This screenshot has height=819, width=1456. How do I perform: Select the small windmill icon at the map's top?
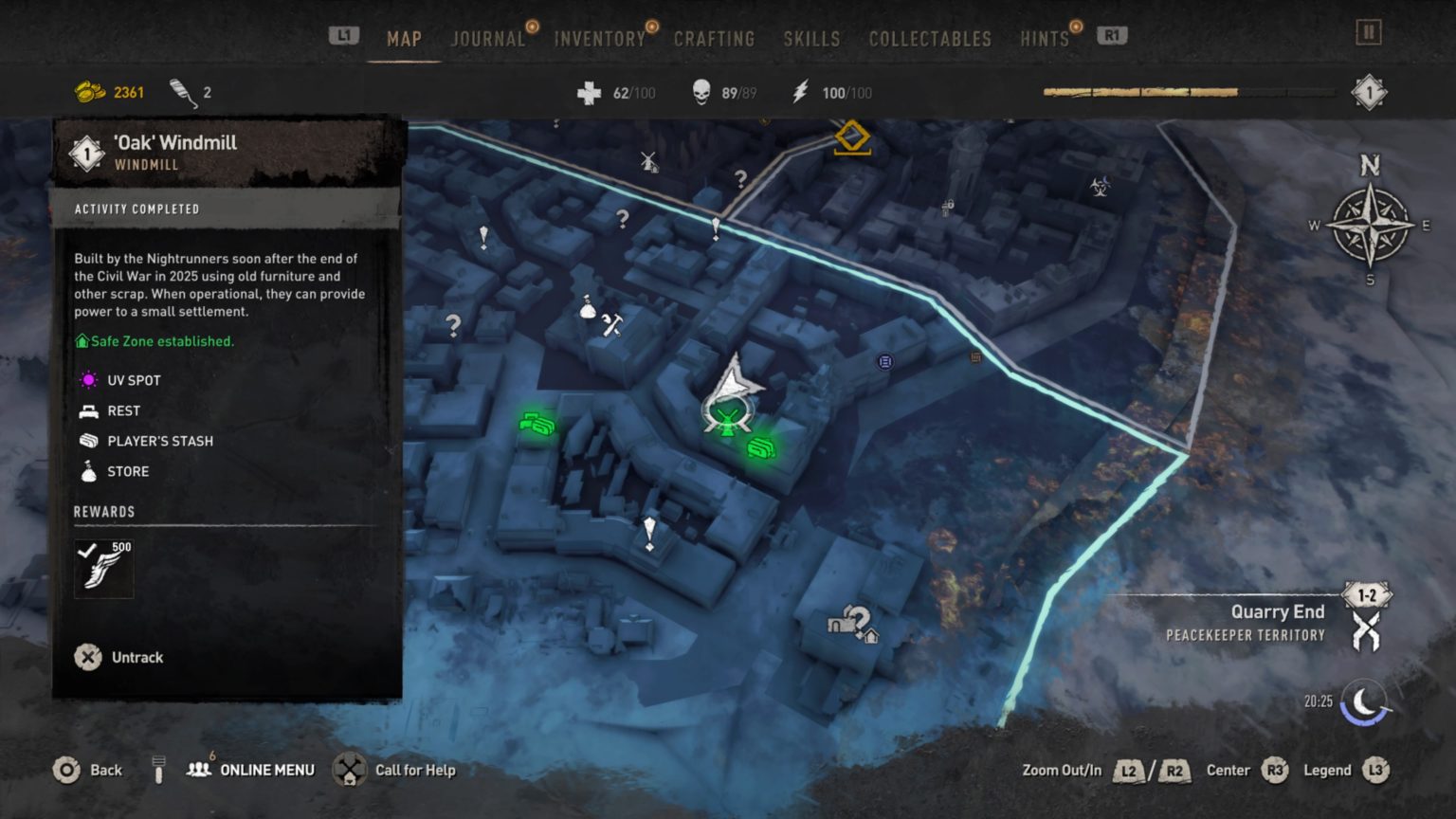coord(648,161)
